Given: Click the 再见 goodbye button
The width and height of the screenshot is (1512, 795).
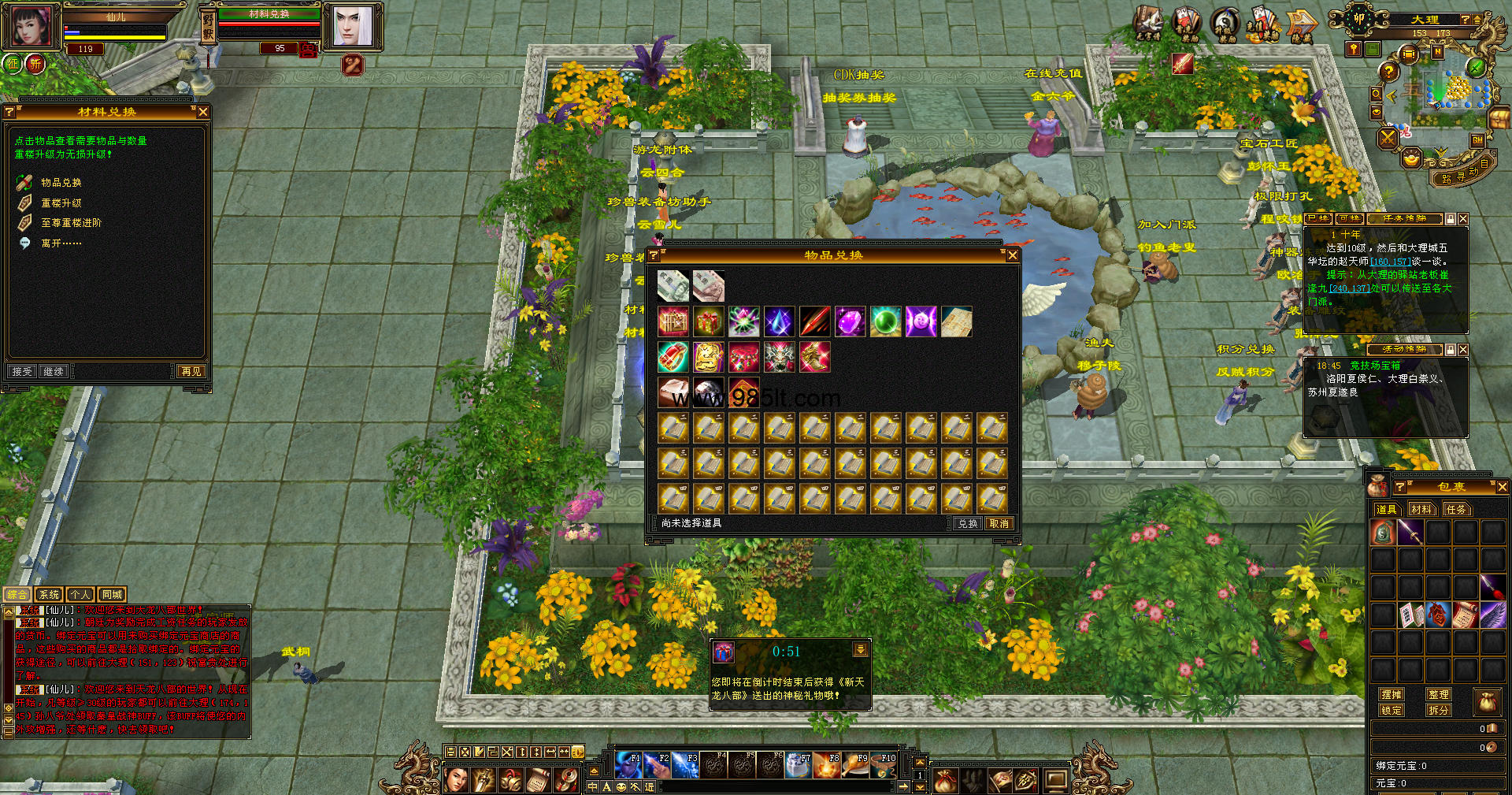Looking at the screenshot, I should click(x=191, y=371).
